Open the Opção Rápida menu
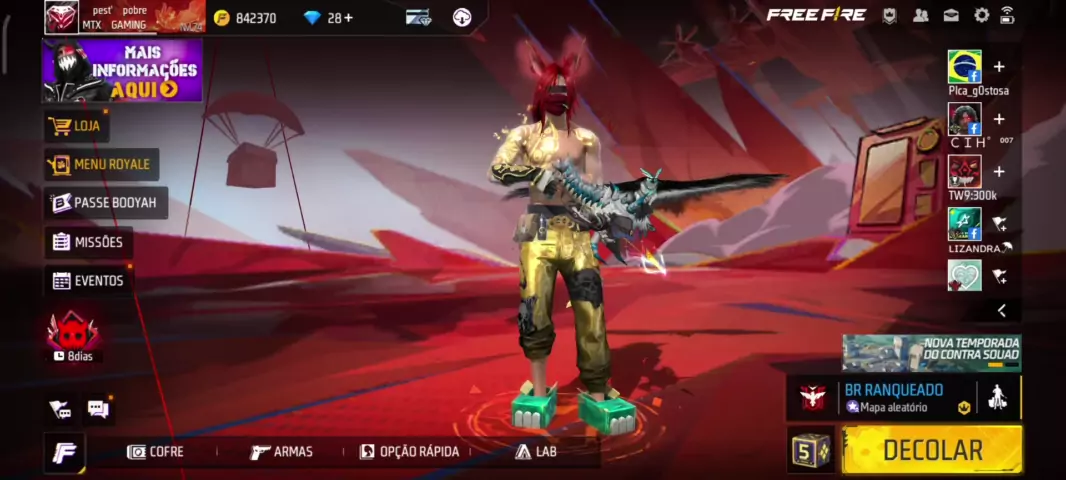Screen dimensions: 1066x480 click(x=409, y=452)
